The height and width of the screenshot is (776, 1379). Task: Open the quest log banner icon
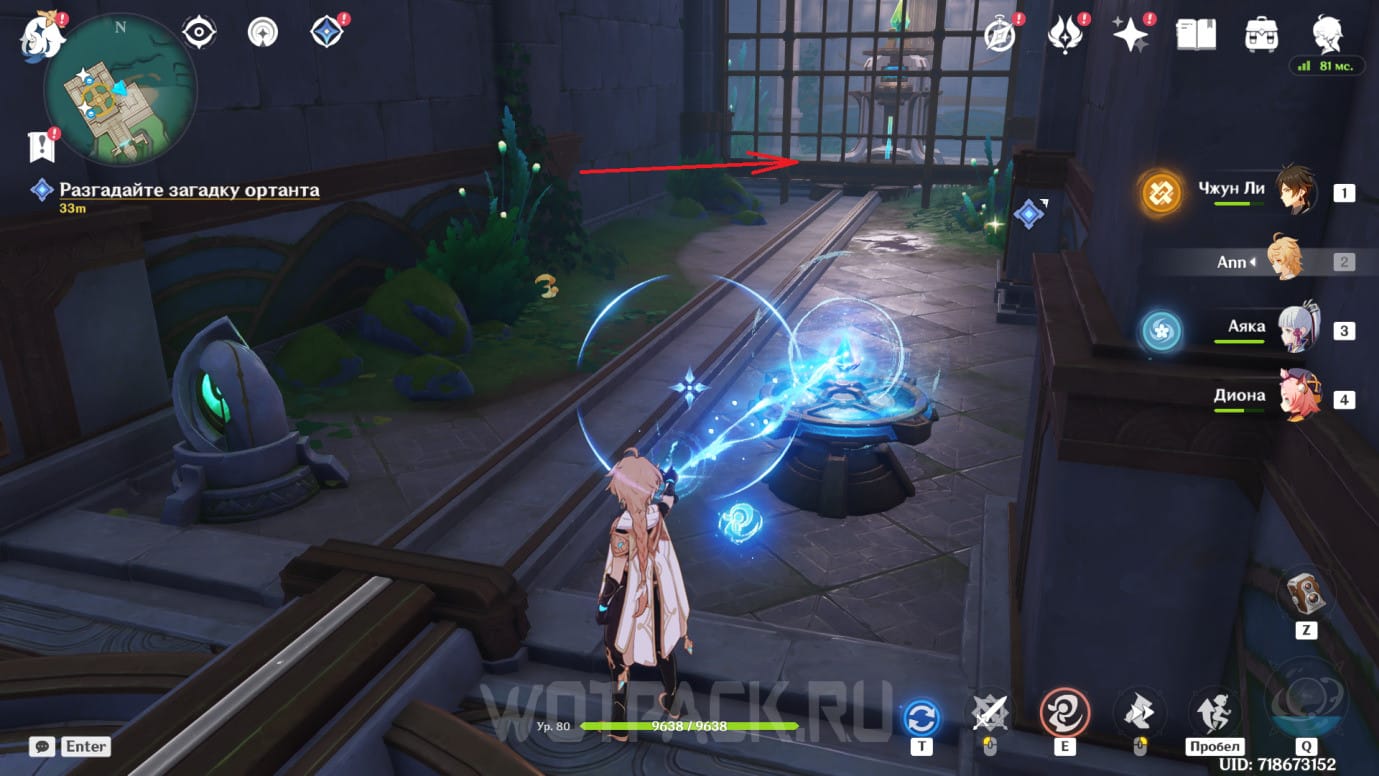coord(40,148)
